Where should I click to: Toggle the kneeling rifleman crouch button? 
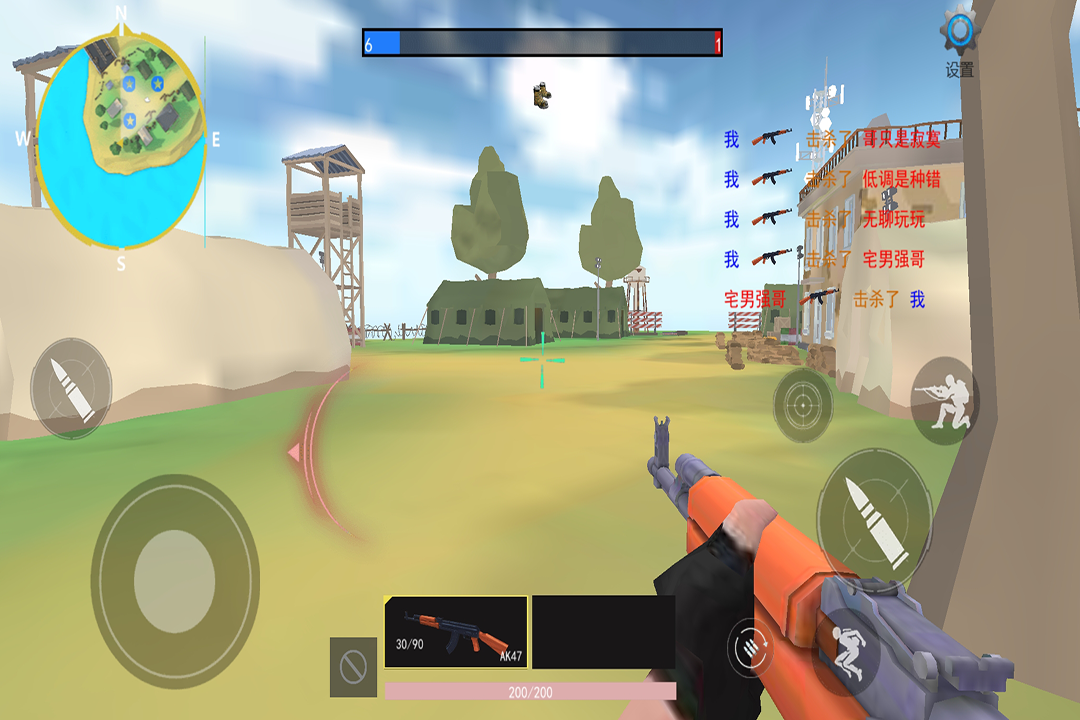click(943, 400)
